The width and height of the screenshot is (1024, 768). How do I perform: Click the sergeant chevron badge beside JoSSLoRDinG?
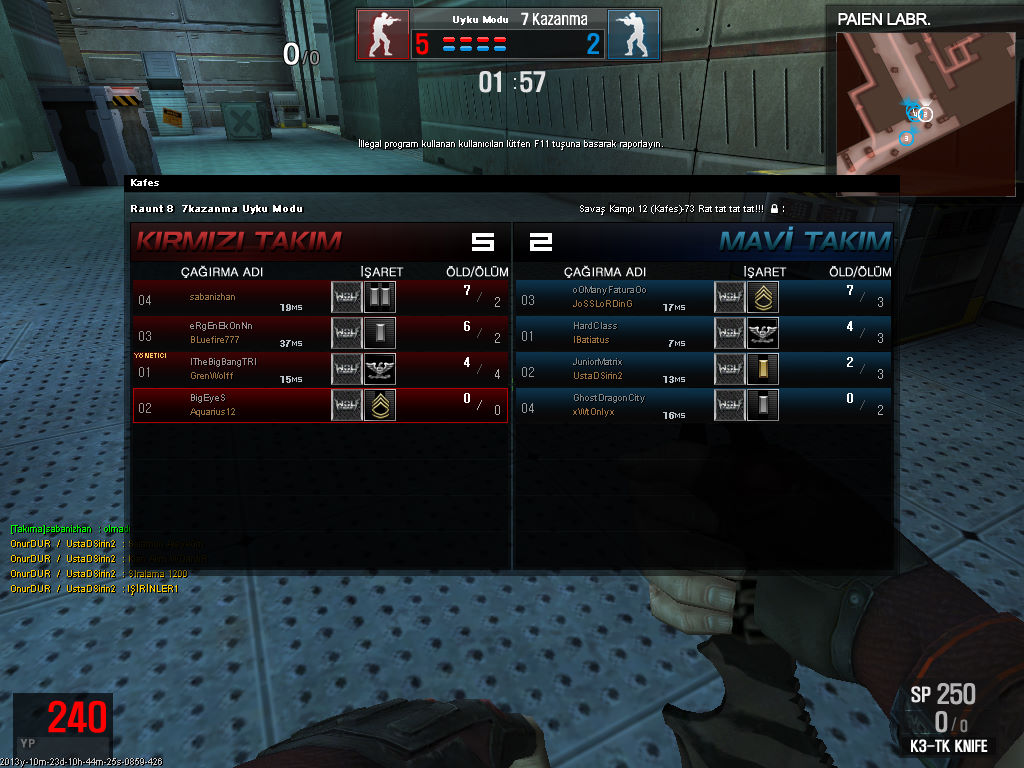763,297
